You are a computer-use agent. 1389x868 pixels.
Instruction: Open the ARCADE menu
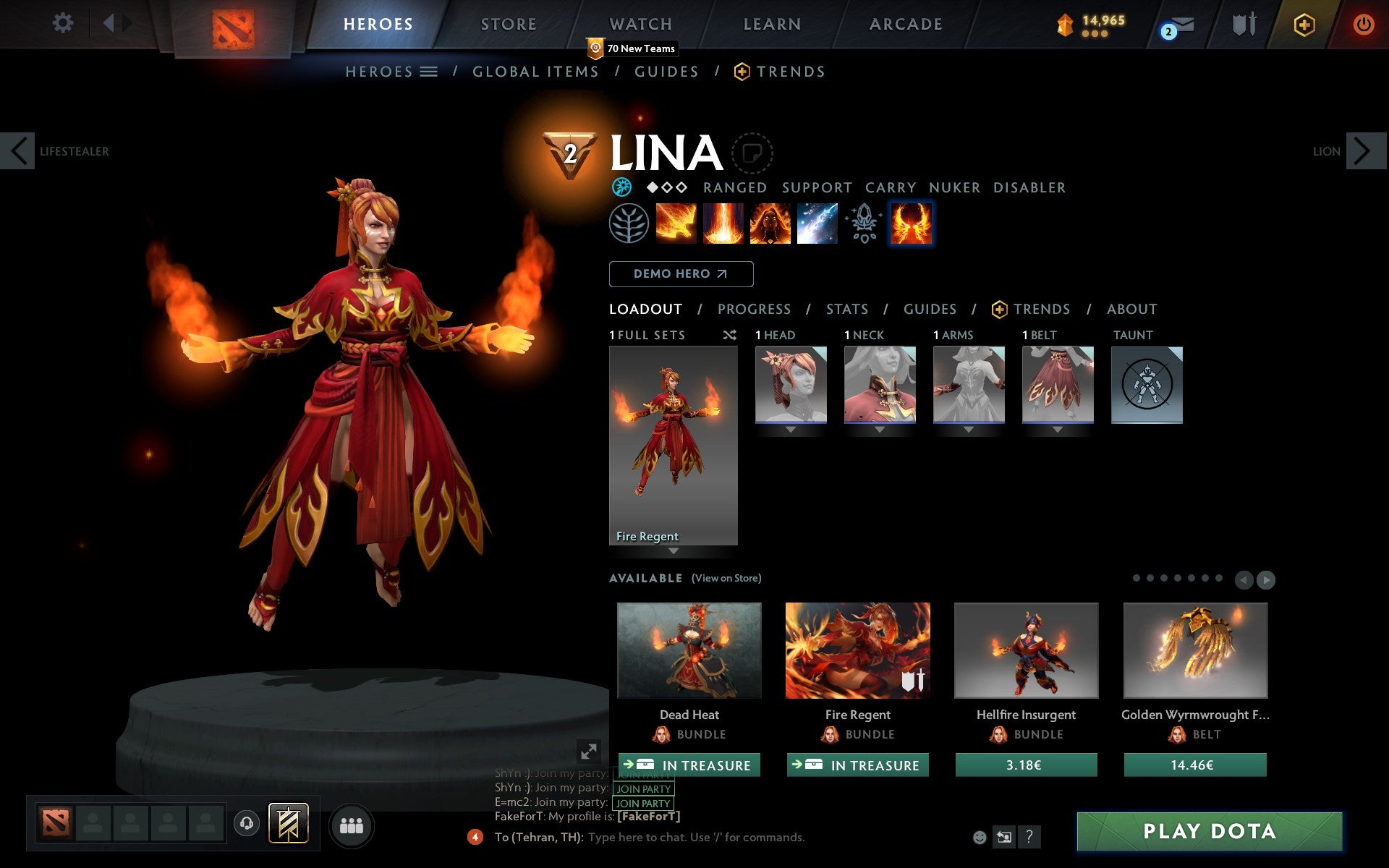pyautogui.click(x=904, y=24)
